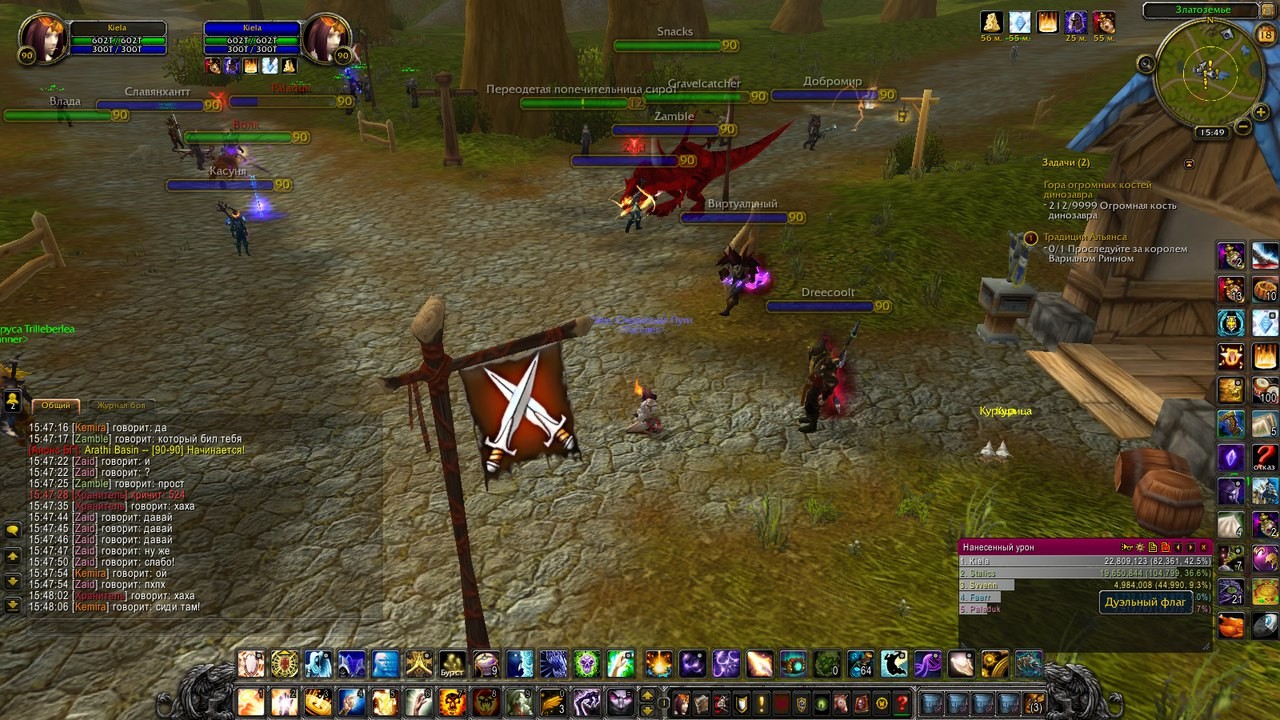
Task: Close the Нанесенный урон damage meter window
Action: click(1204, 547)
